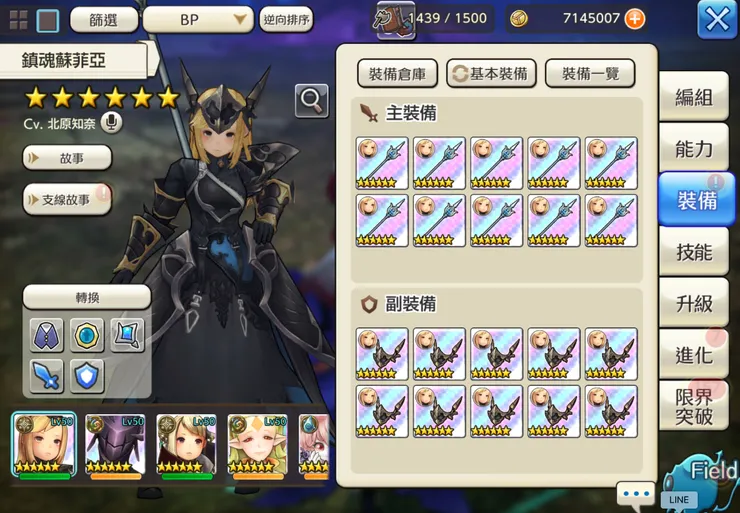
Task: Go to the 升級 level-up tab
Action: (693, 303)
